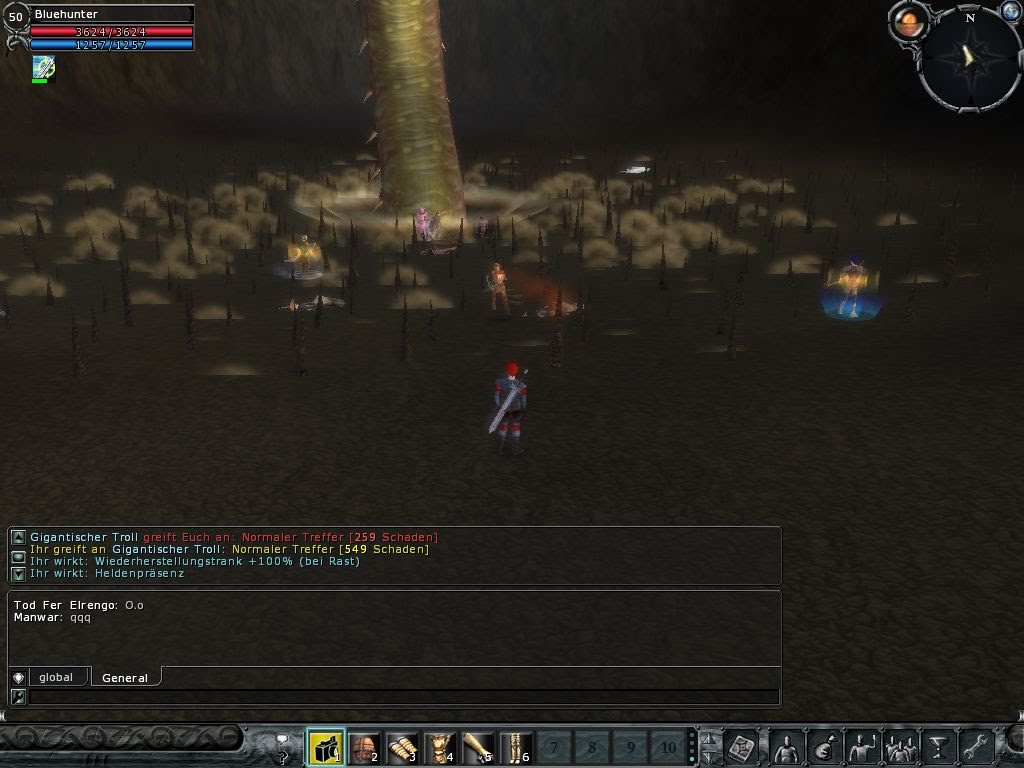The image size is (1024, 768).
Task: Click the goblet icon in menu bar
Action: [x=938, y=747]
